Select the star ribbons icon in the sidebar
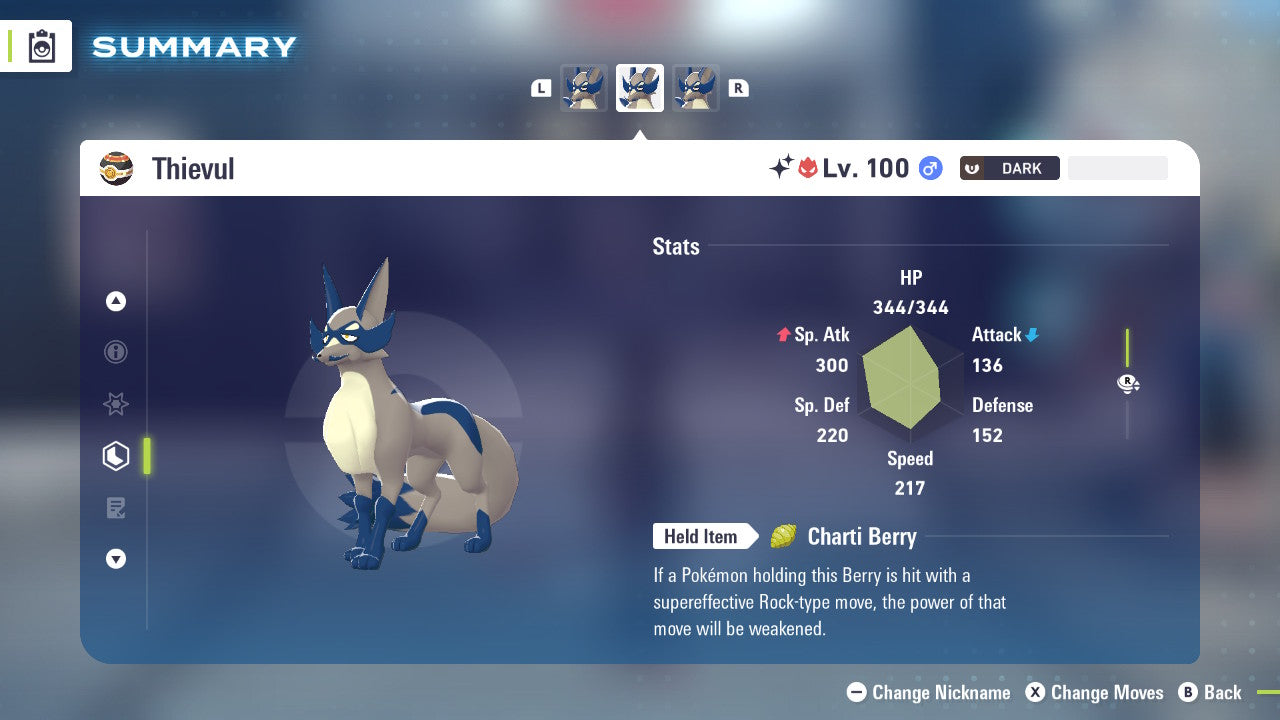Viewport: 1280px width, 720px height. tap(116, 404)
